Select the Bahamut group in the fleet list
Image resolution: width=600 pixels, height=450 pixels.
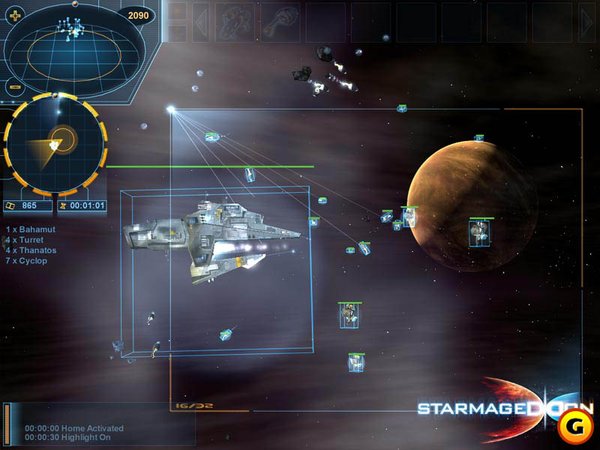[31, 229]
